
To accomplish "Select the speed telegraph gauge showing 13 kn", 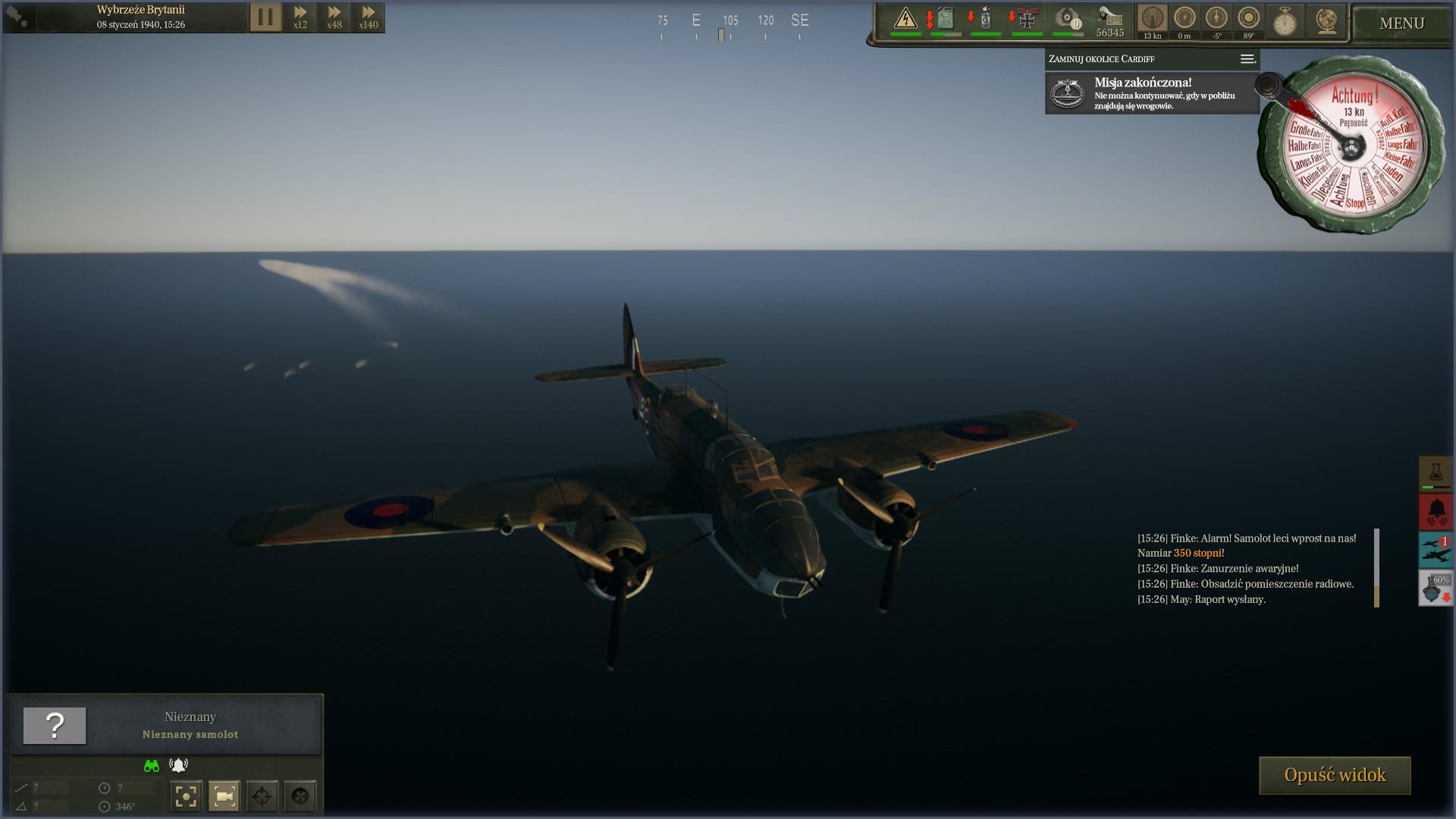I will 1152,20.
